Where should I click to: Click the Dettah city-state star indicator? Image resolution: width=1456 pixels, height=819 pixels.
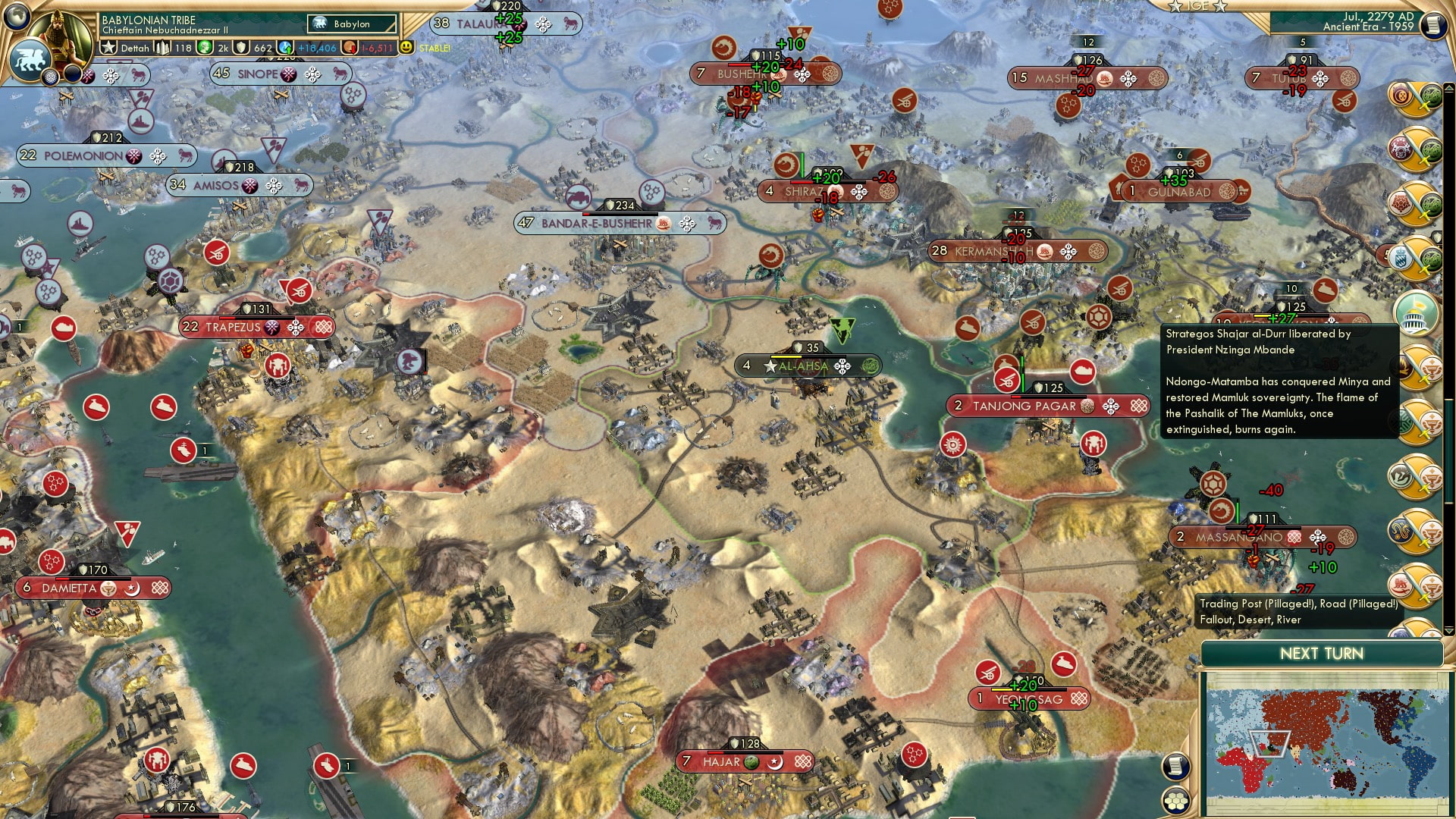click(x=109, y=48)
